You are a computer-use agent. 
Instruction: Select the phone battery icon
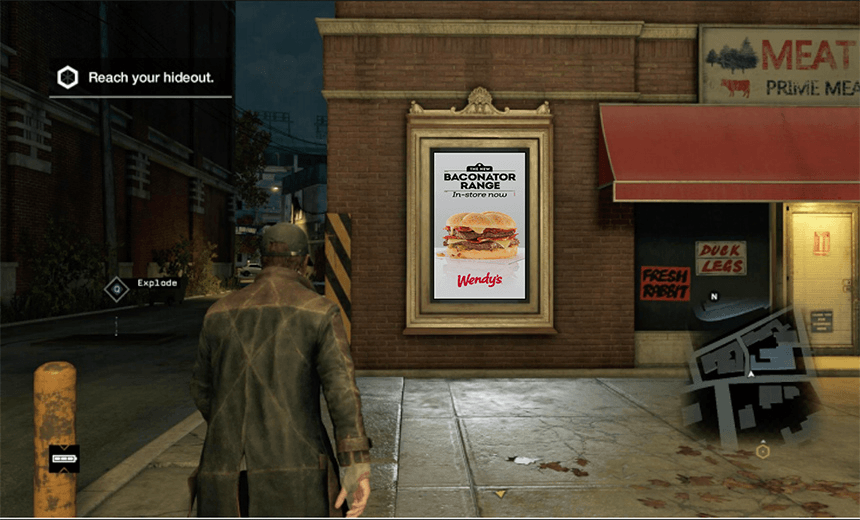coord(64,459)
